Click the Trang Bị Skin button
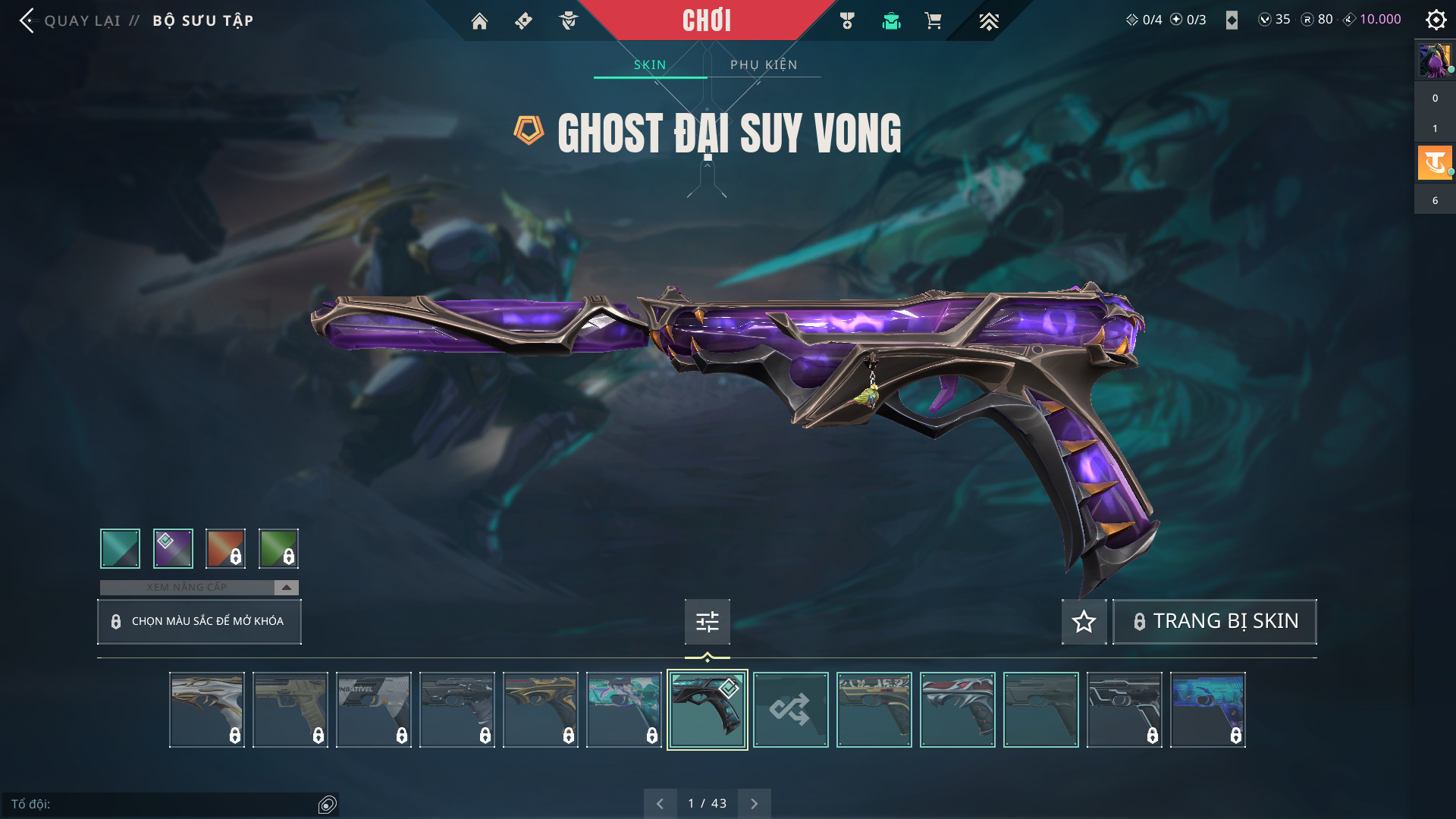The height and width of the screenshot is (819, 1456). [x=1215, y=622]
